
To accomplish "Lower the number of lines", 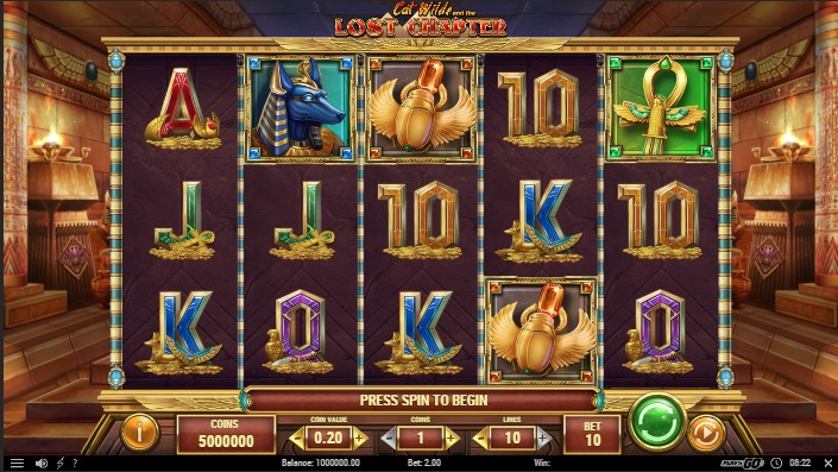I will coord(479,438).
